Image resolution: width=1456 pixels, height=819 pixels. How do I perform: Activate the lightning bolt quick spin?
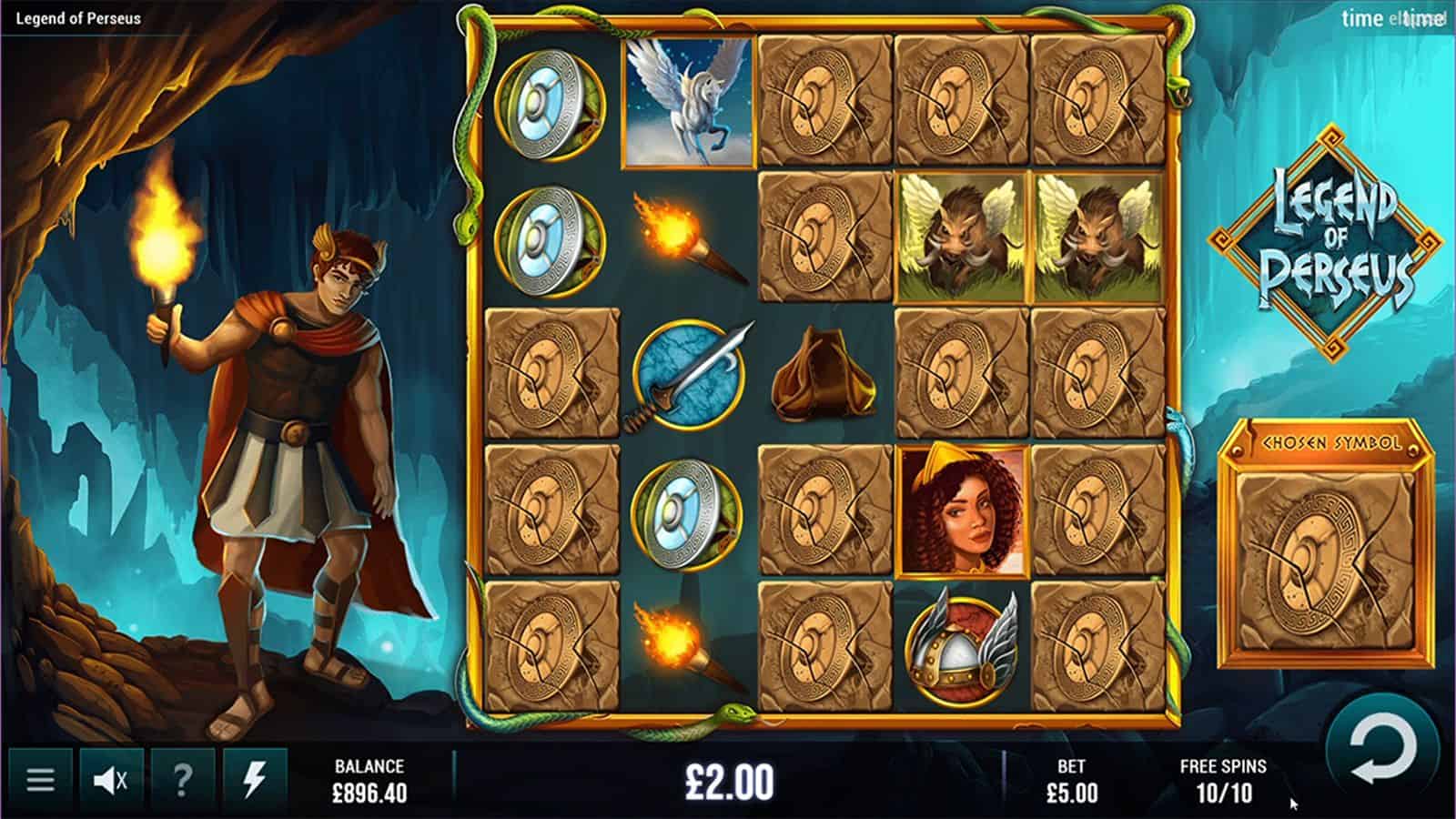pyautogui.click(x=254, y=780)
